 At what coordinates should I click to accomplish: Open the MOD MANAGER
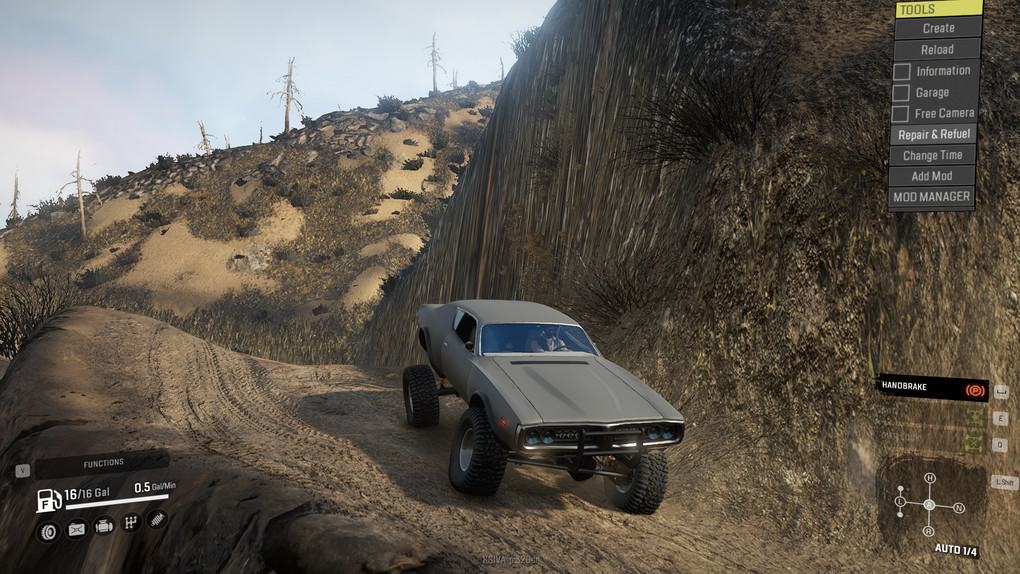[932, 197]
